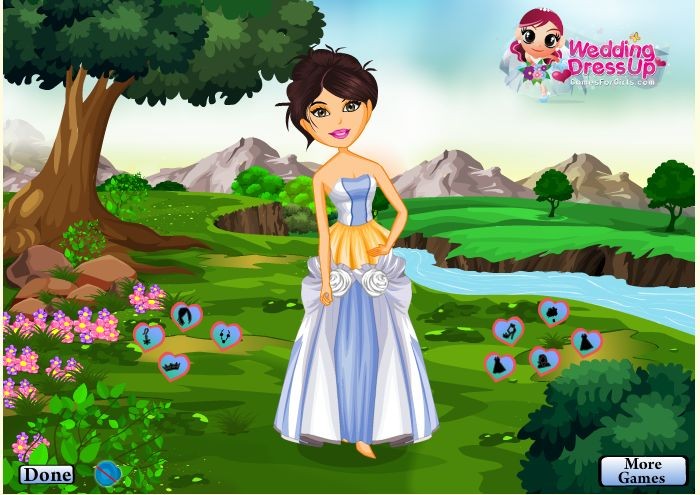
Task: Select the earring heart icon
Action: tap(148, 334)
